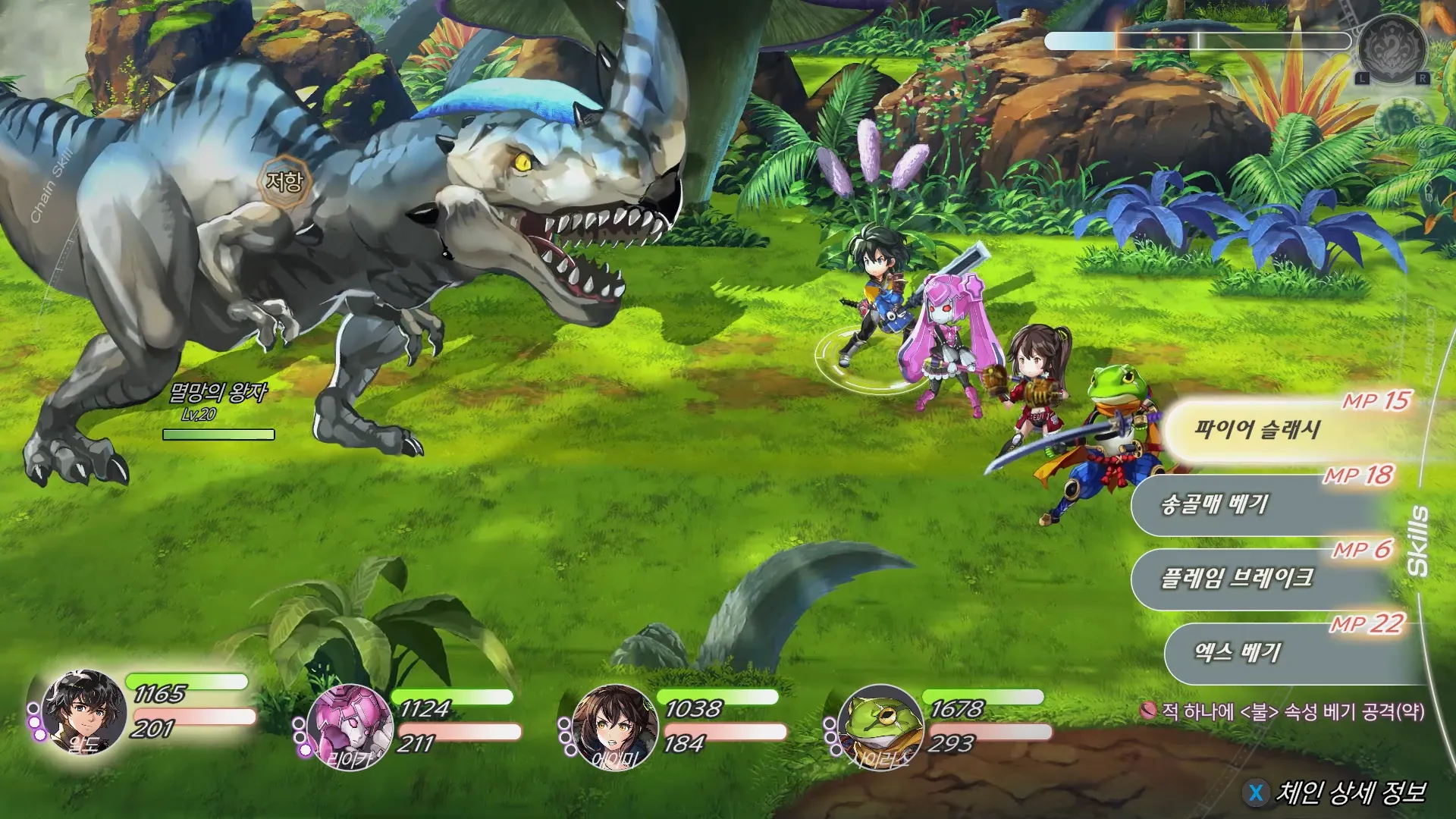Select 알도's character portrait

[84, 711]
